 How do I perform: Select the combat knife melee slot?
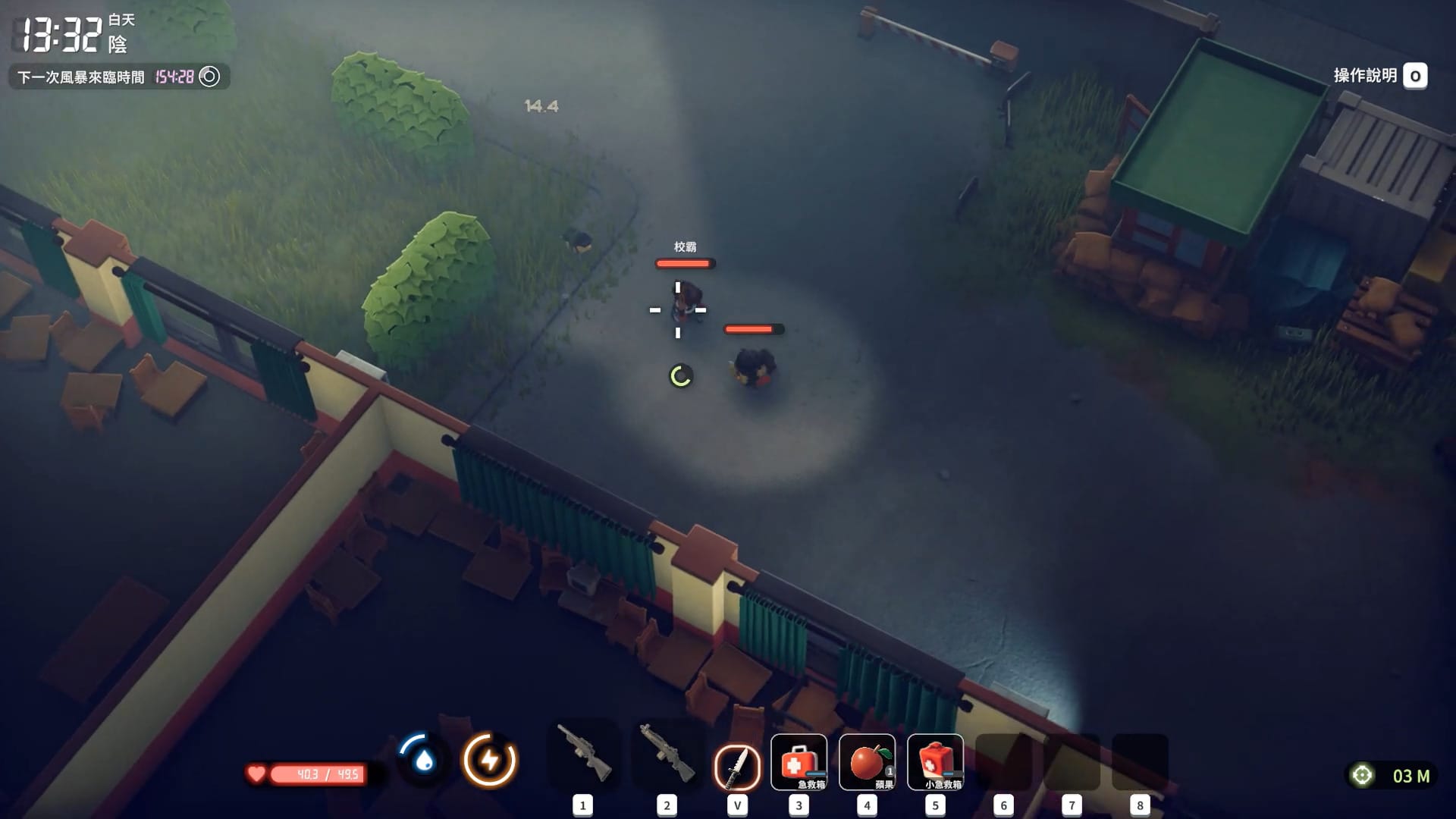pyautogui.click(x=736, y=764)
